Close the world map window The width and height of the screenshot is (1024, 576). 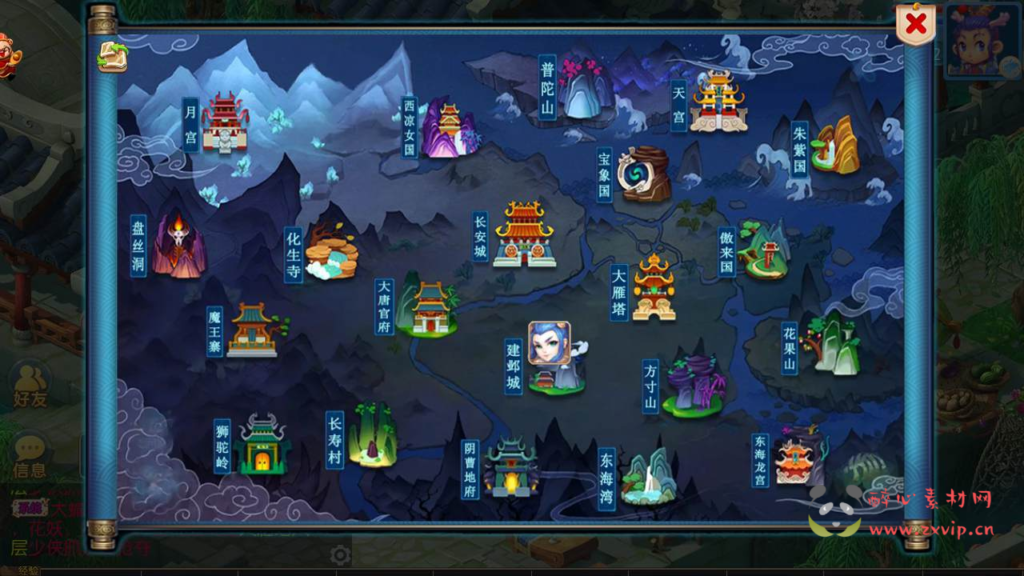915,25
